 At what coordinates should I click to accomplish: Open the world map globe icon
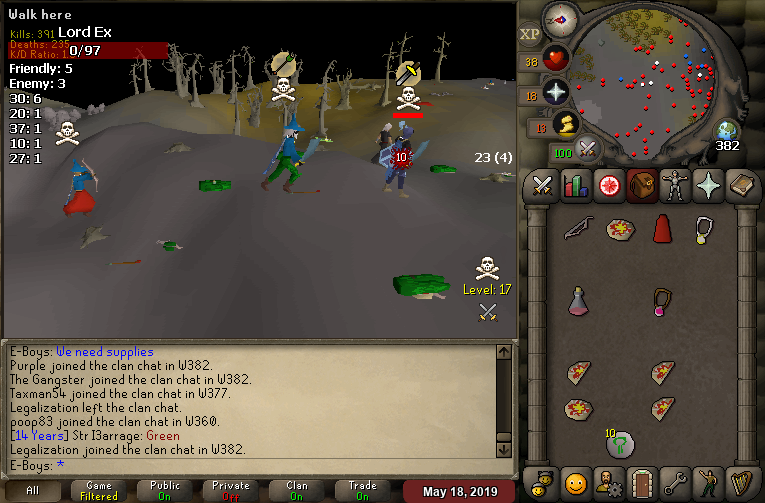pos(727,130)
